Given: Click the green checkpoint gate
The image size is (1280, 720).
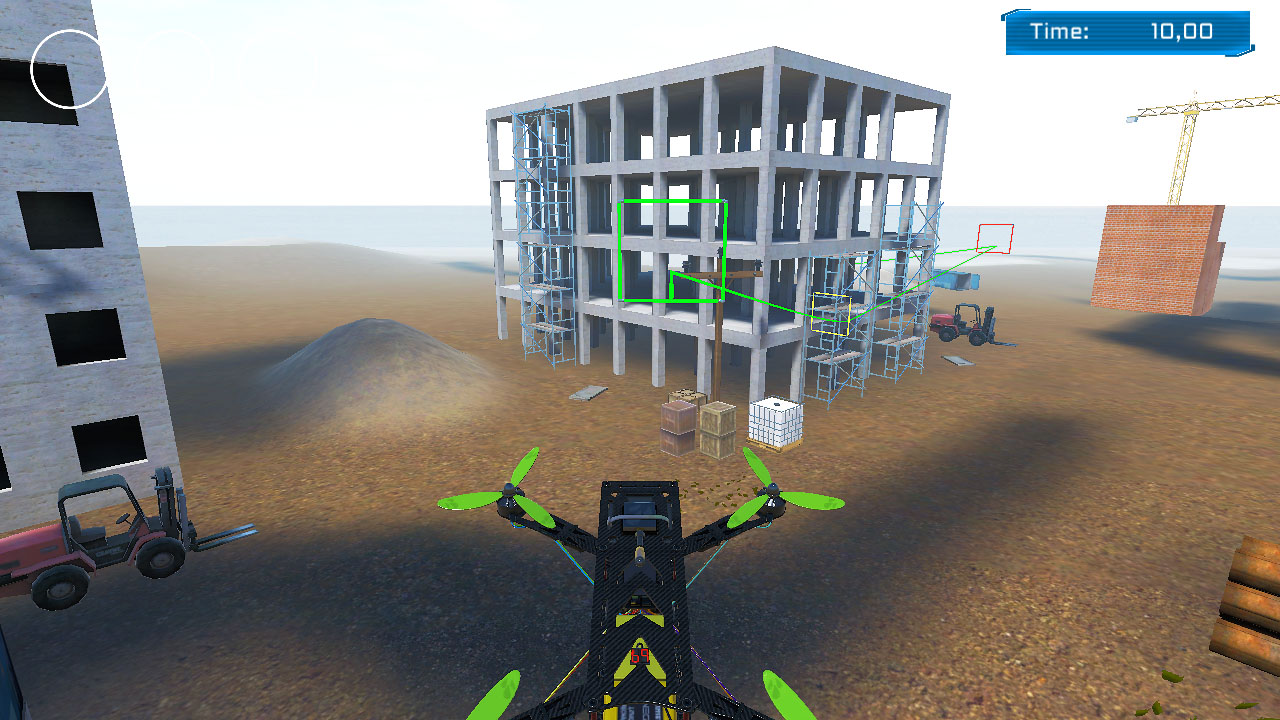Looking at the screenshot, I should coord(671,250).
